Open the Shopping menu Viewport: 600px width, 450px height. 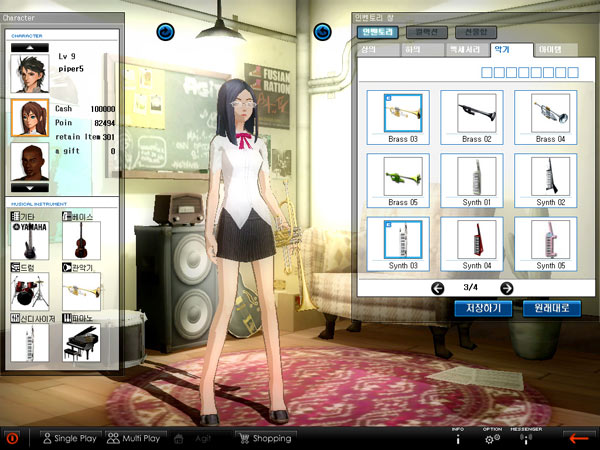click(x=264, y=438)
